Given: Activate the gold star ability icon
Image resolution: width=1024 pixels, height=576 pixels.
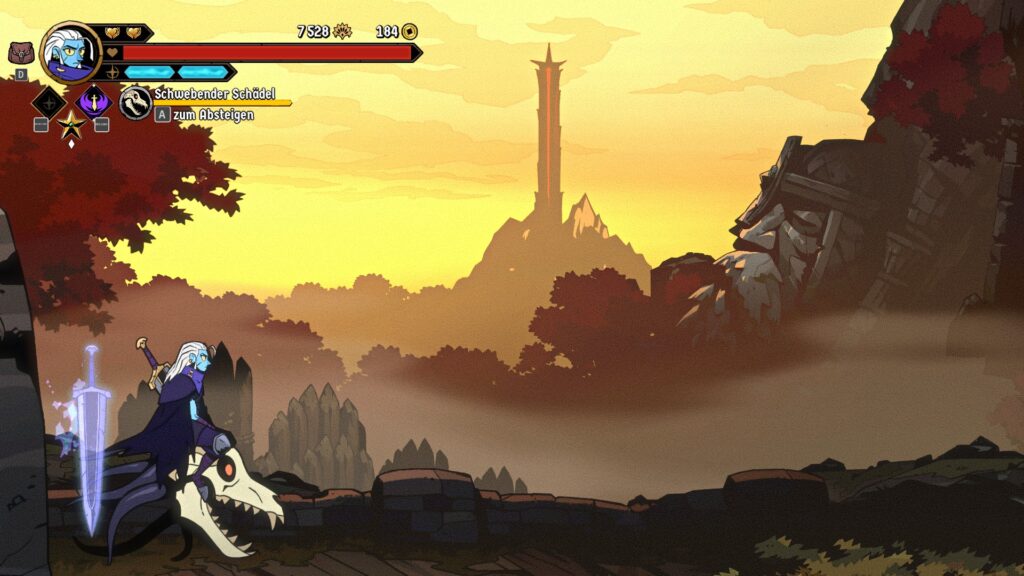Looking at the screenshot, I should [71, 124].
